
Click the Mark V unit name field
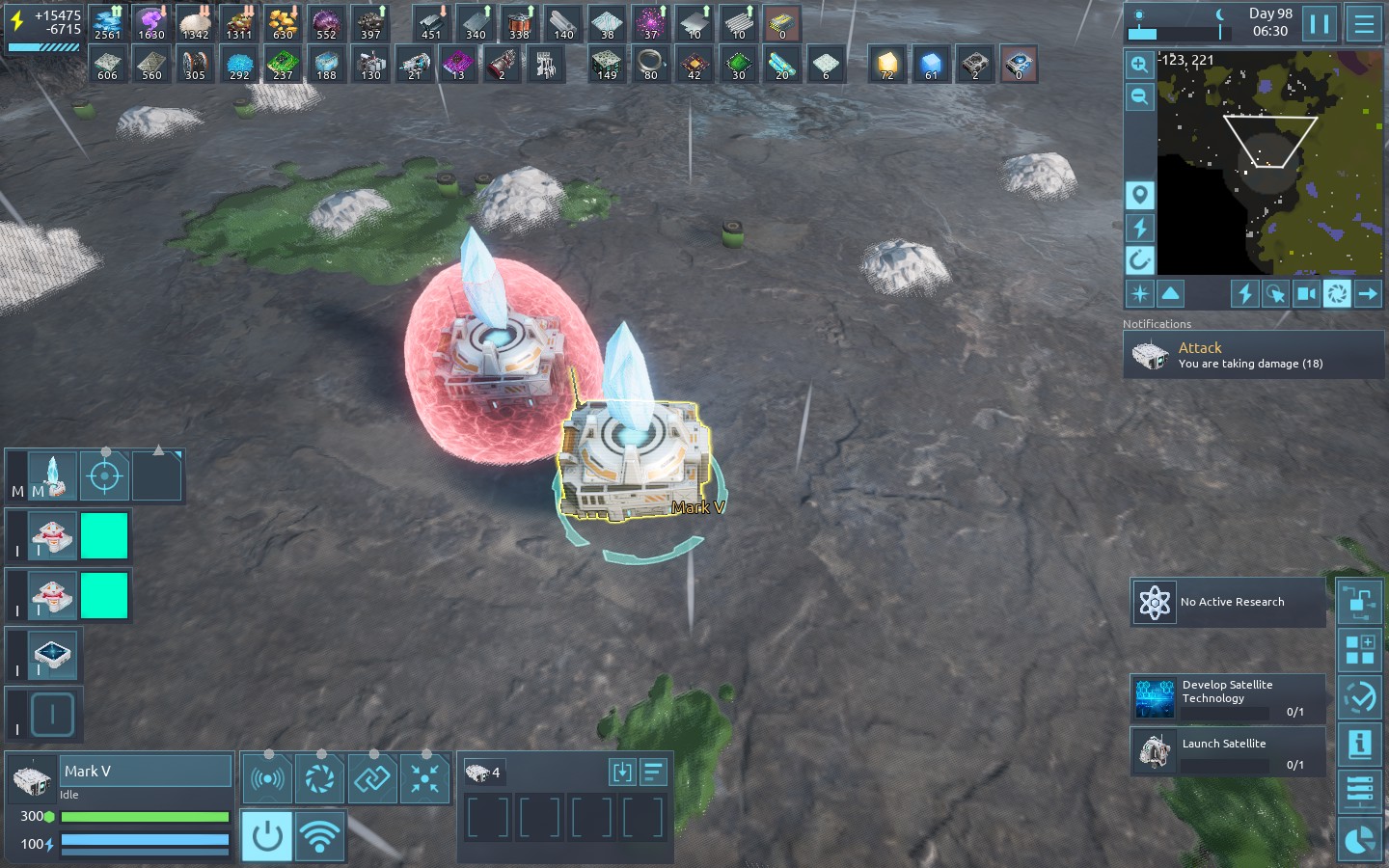(147, 772)
